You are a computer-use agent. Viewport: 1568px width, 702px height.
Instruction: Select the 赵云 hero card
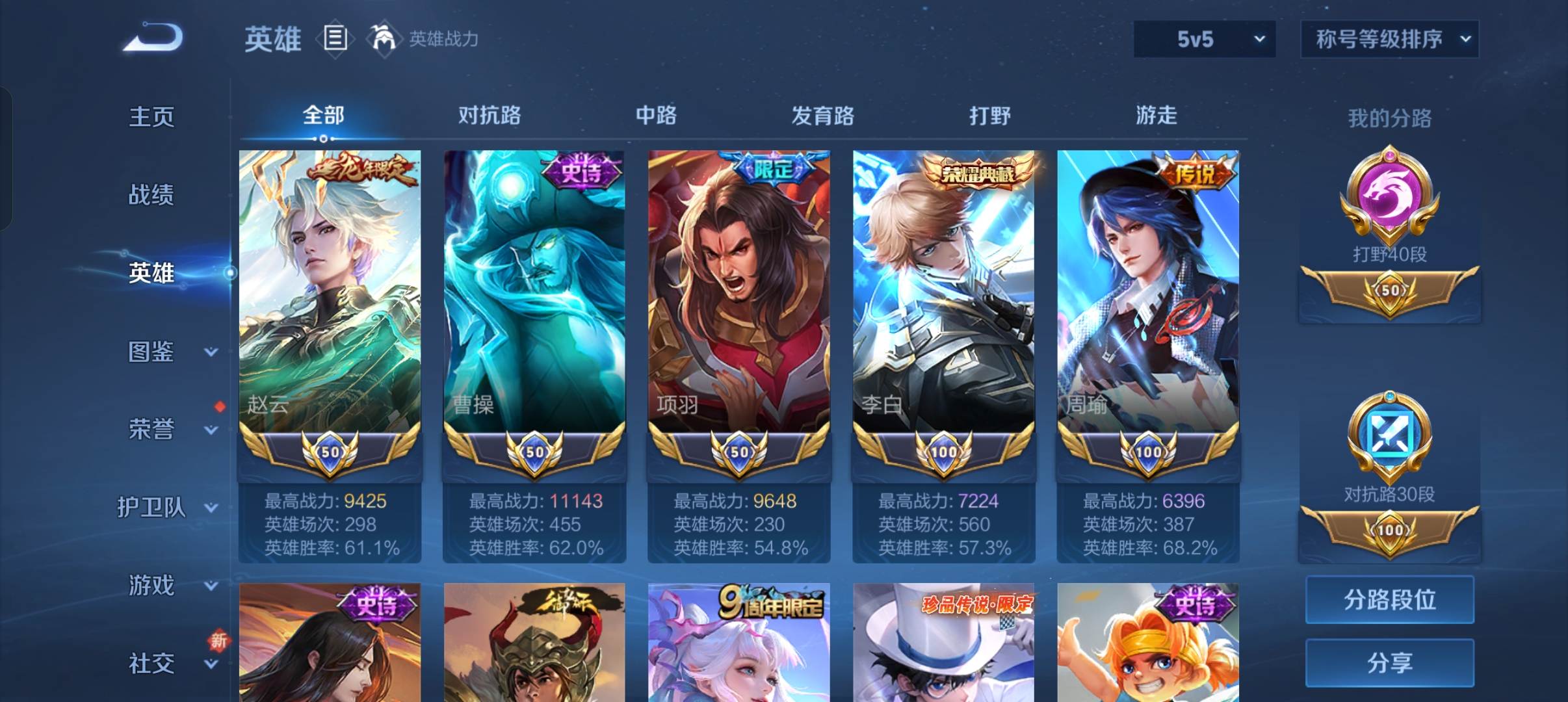click(x=330, y=292)
